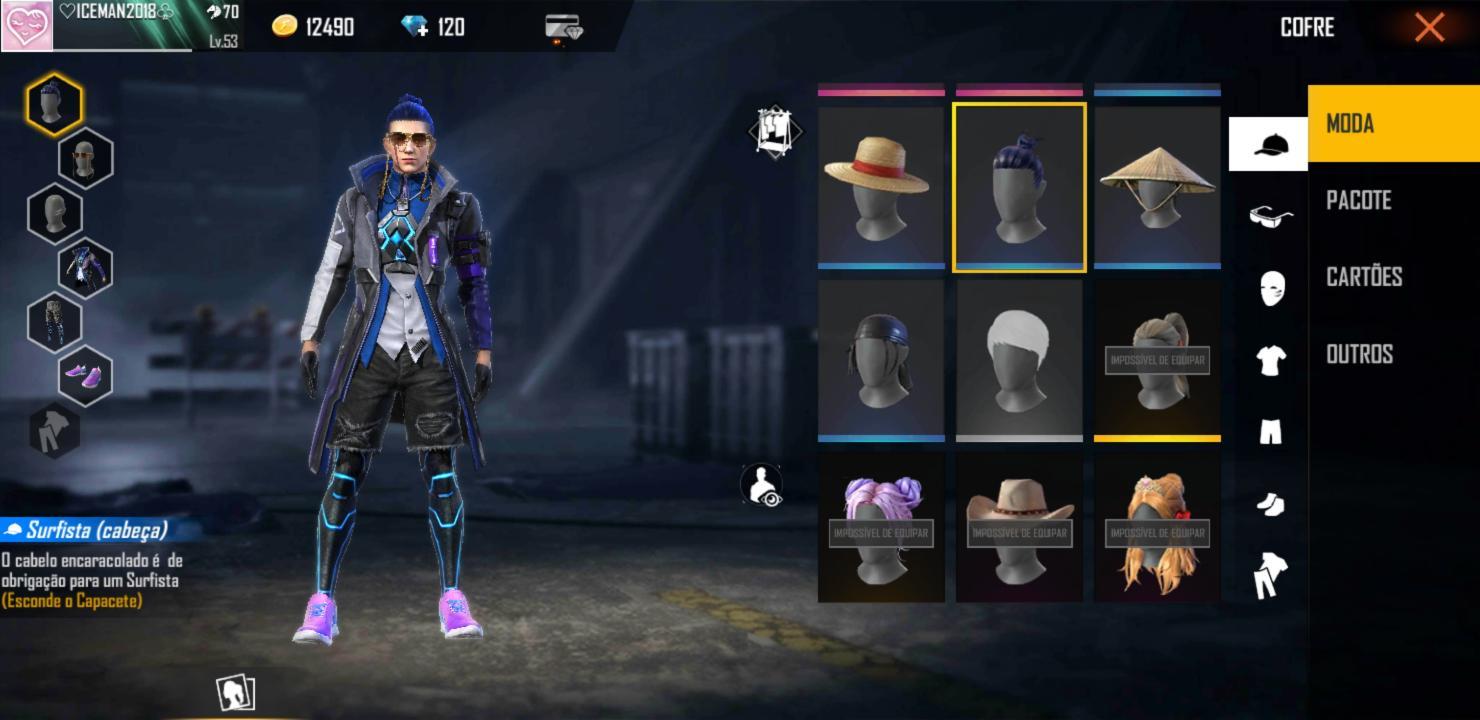
Task: Choose the white hair item
Action: coord(1019,360)
